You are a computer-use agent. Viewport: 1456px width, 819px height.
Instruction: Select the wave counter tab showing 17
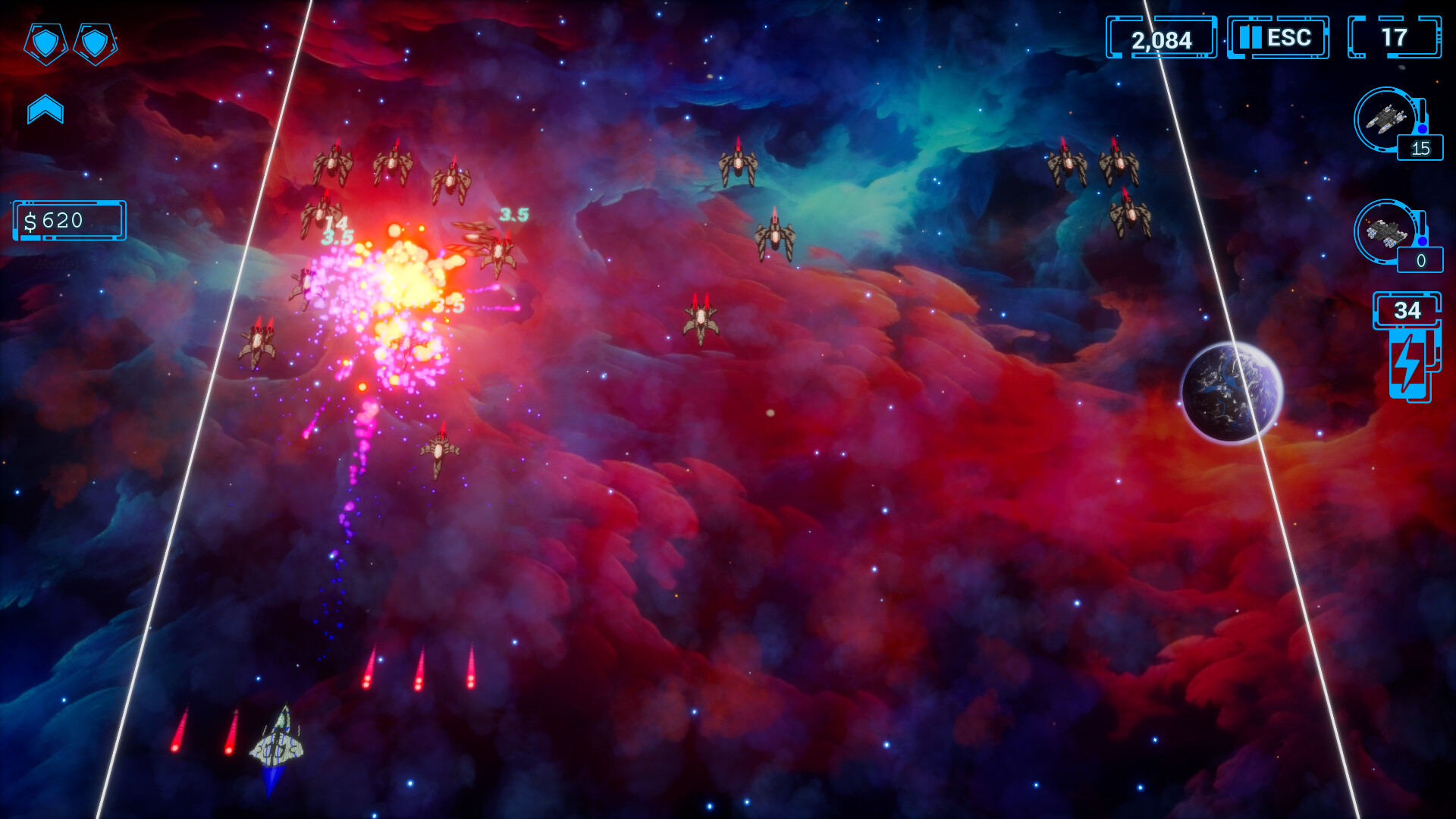pos(1395,37)
